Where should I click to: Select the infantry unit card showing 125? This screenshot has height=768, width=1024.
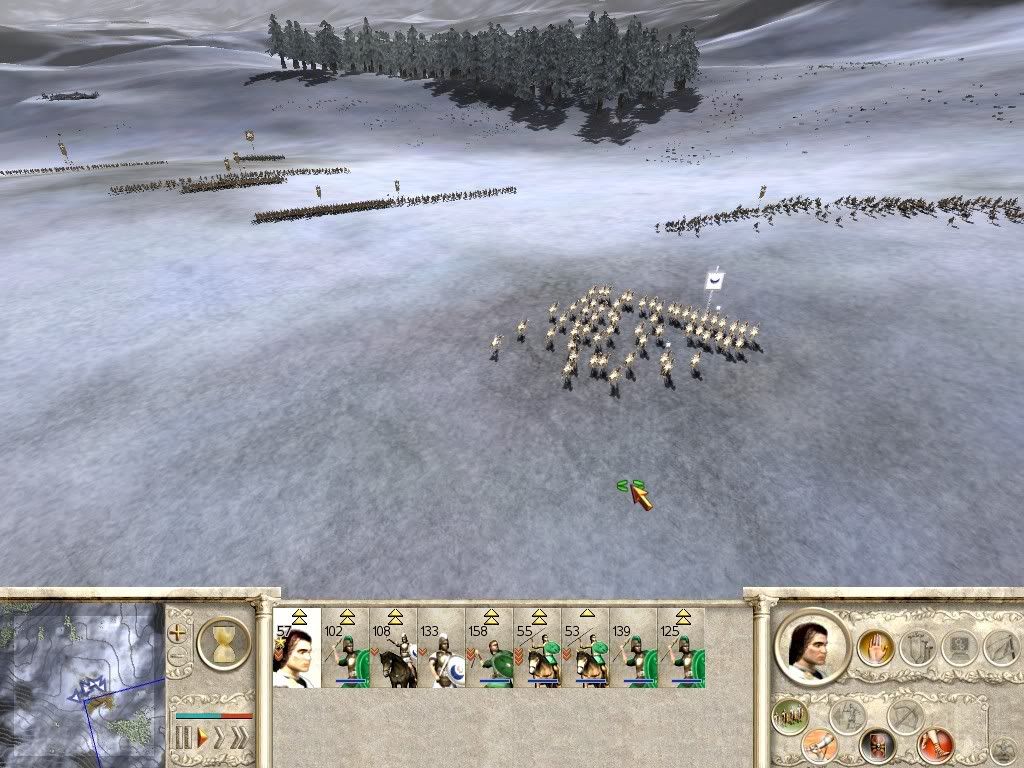click(x=681, y=648)
